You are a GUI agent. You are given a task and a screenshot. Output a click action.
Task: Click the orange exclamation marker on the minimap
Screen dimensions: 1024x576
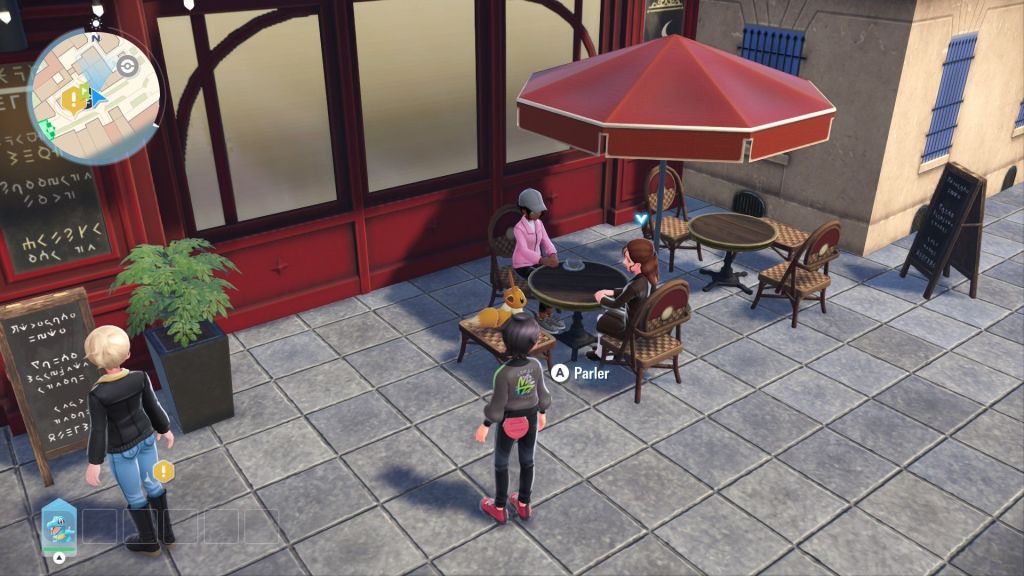click(x=72, y=98)
